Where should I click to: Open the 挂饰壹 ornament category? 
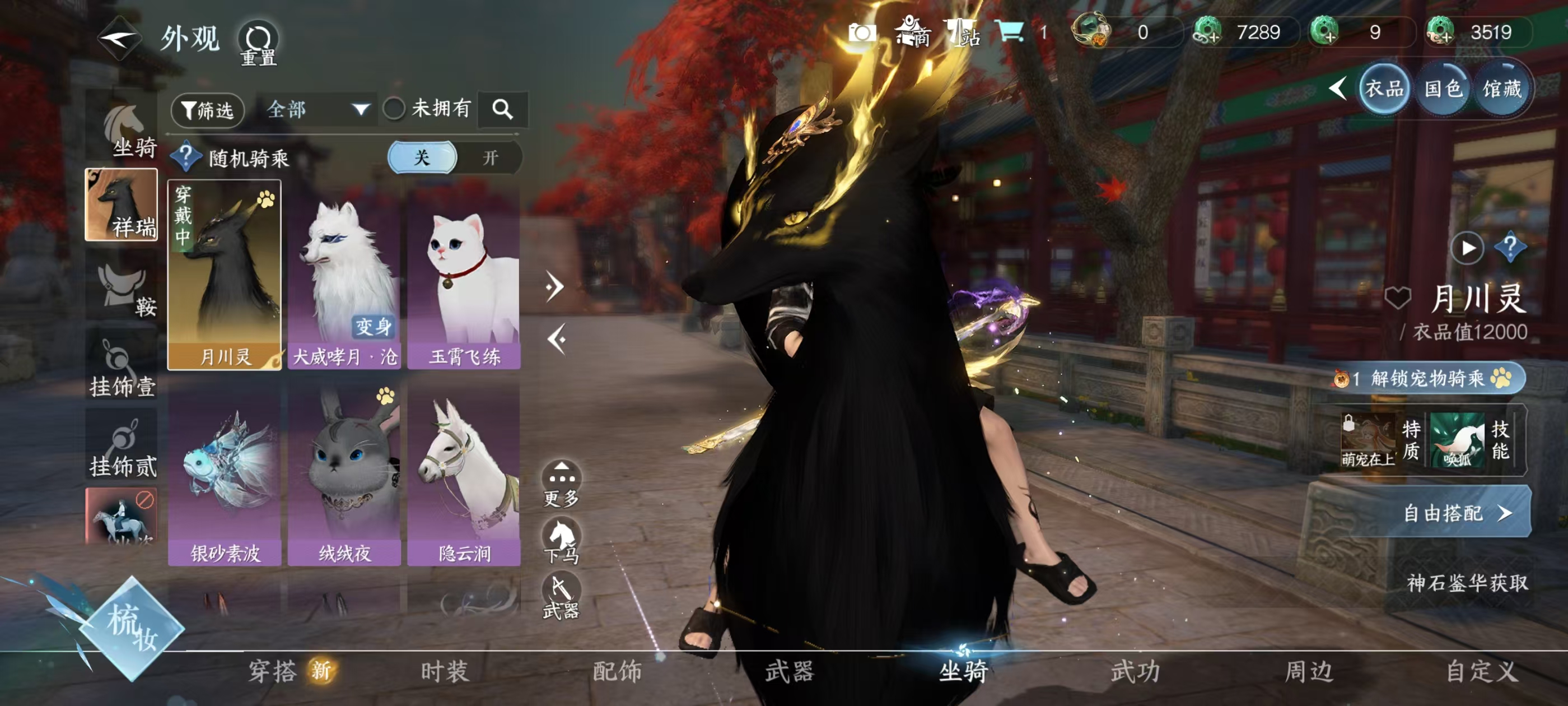[x=122, y=369]
